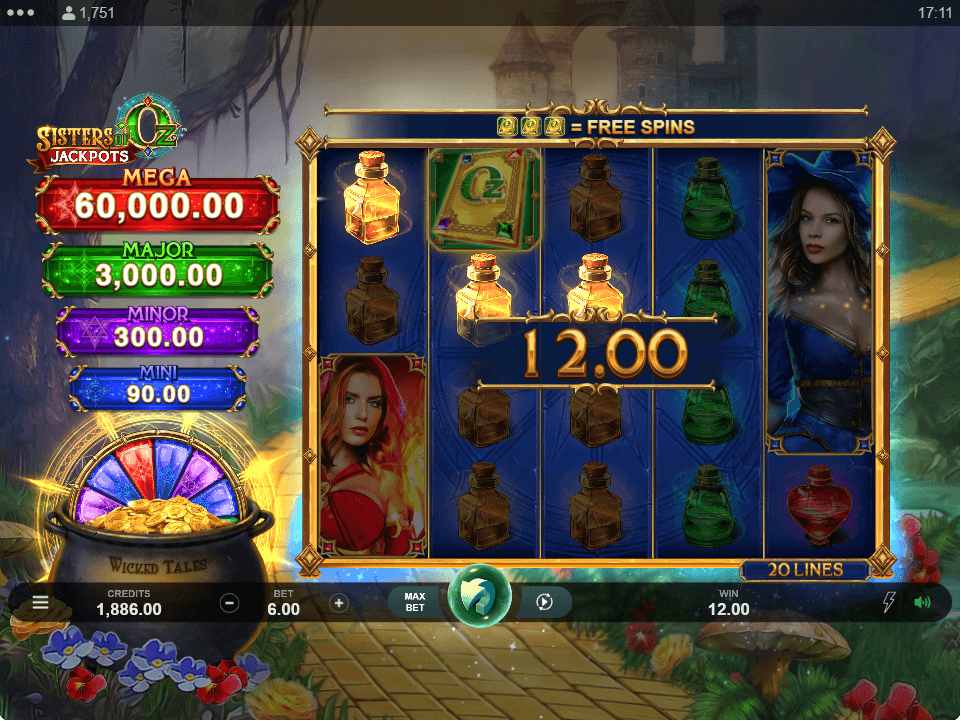Increase the bet with the plus button
Screen dimensions: 961x721
click(x=339, y=603)
